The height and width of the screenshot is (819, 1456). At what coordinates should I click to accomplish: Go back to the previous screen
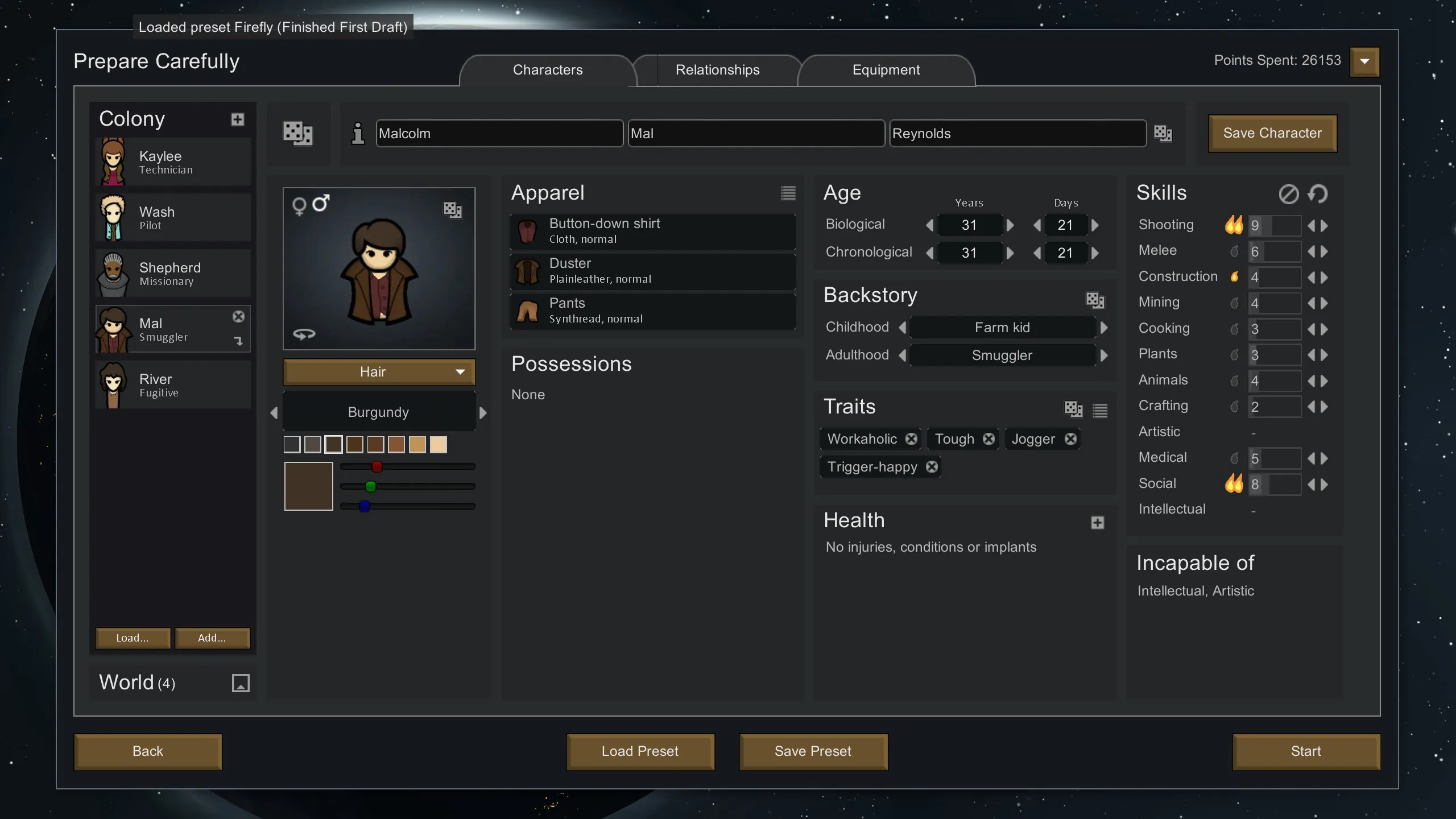click(x=148, y=751)
